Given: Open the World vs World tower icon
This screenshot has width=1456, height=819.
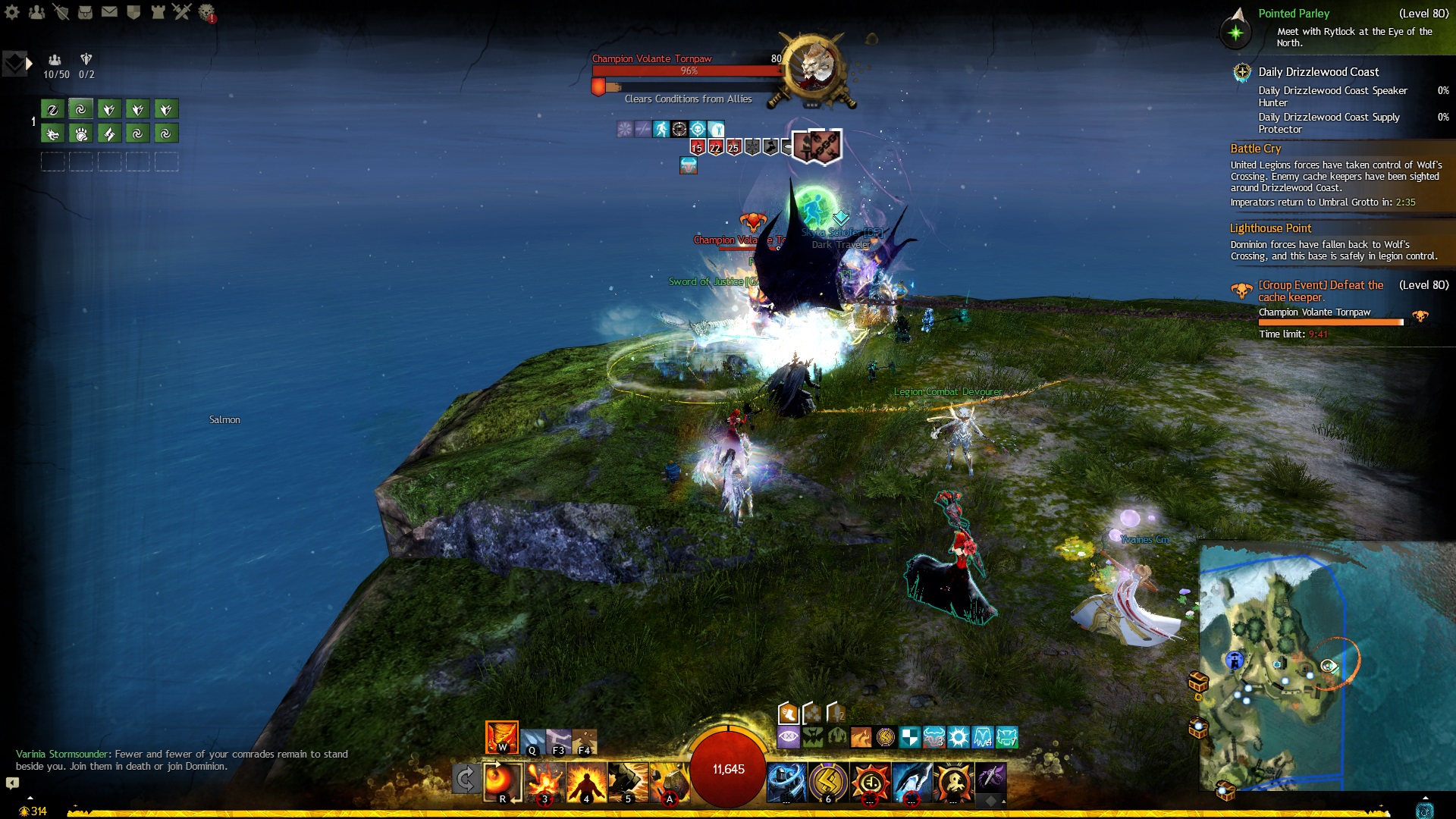Looking at the screenshot, I should pos(158,11).
